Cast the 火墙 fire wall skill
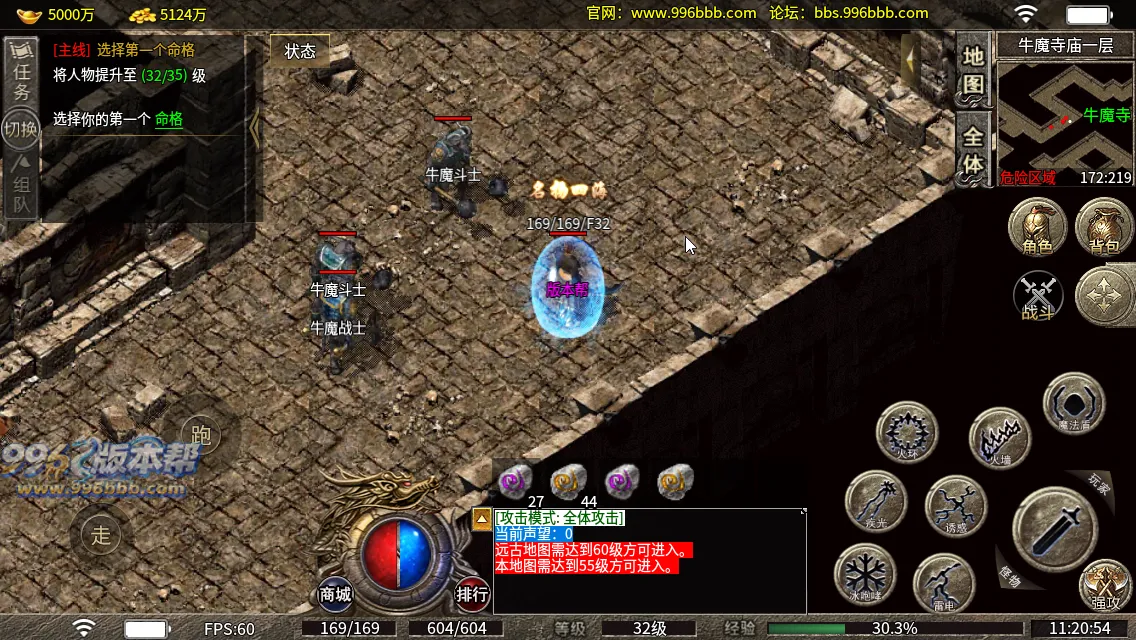This screenshot has width=1136, height=640. point(1000,438)
